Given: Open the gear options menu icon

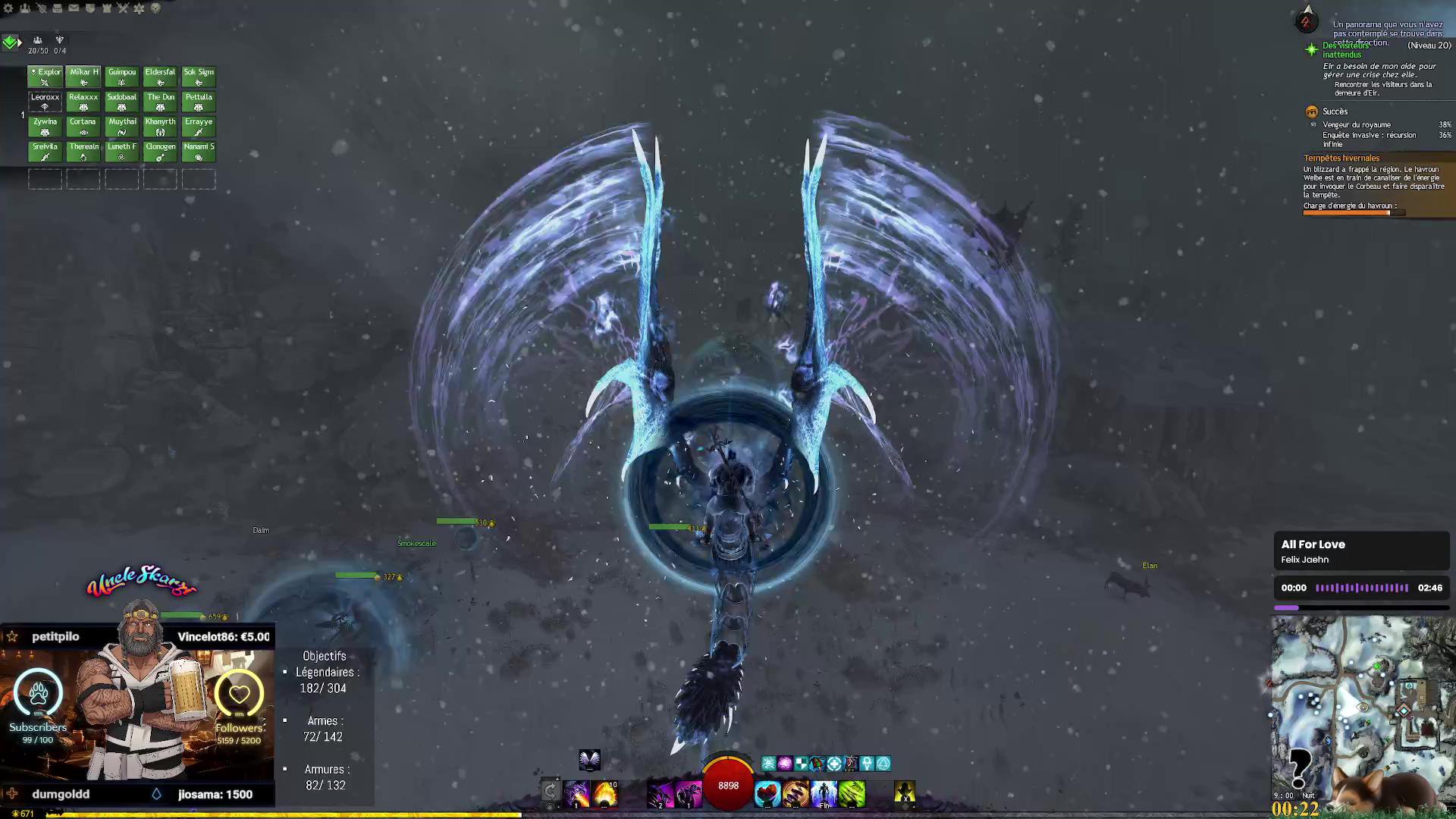Looking at the screenshot, I should (x=8, y=8).
